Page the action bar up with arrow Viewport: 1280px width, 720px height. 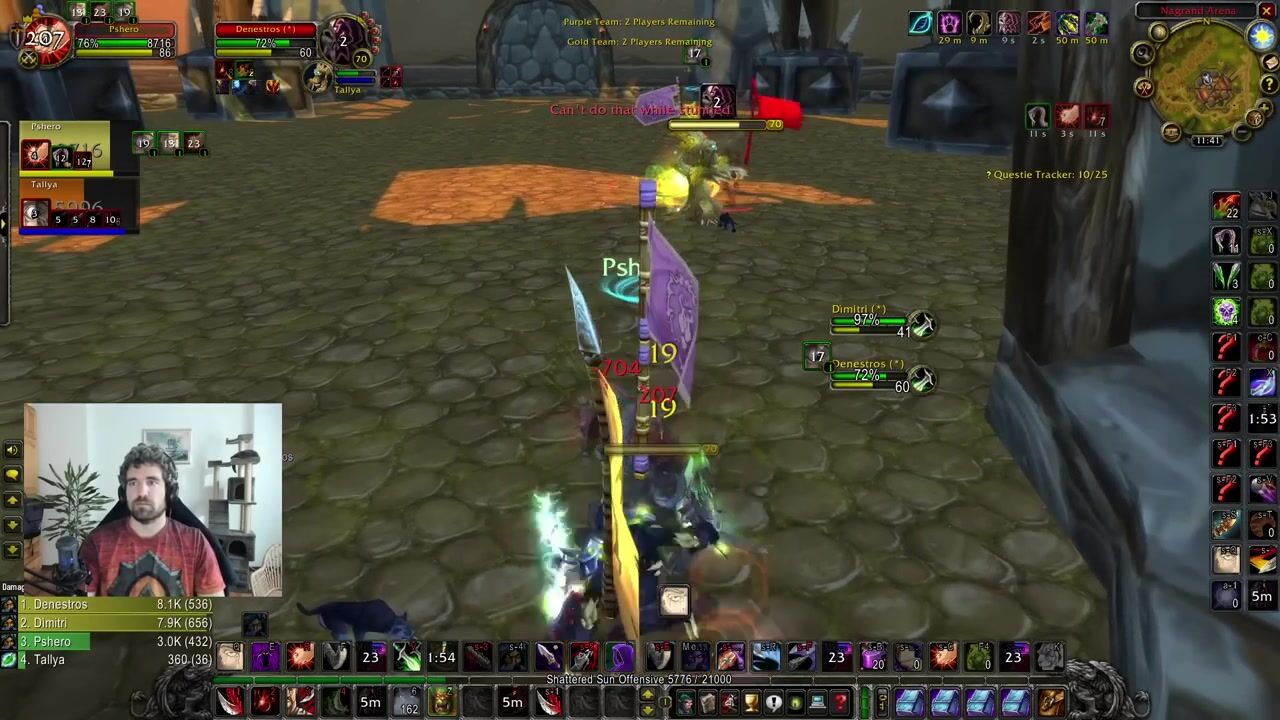[x=647, y=694]
